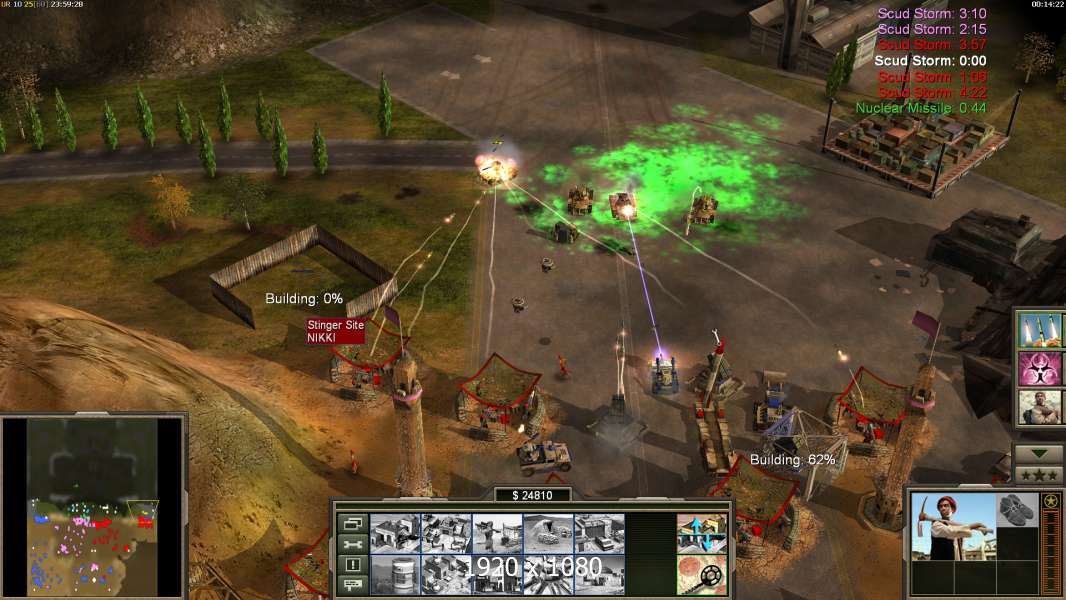This screenshot has height=600, width=1066.
Task: Activate the pink biohazard Anthrax power
Action: tap(1041, 368)
